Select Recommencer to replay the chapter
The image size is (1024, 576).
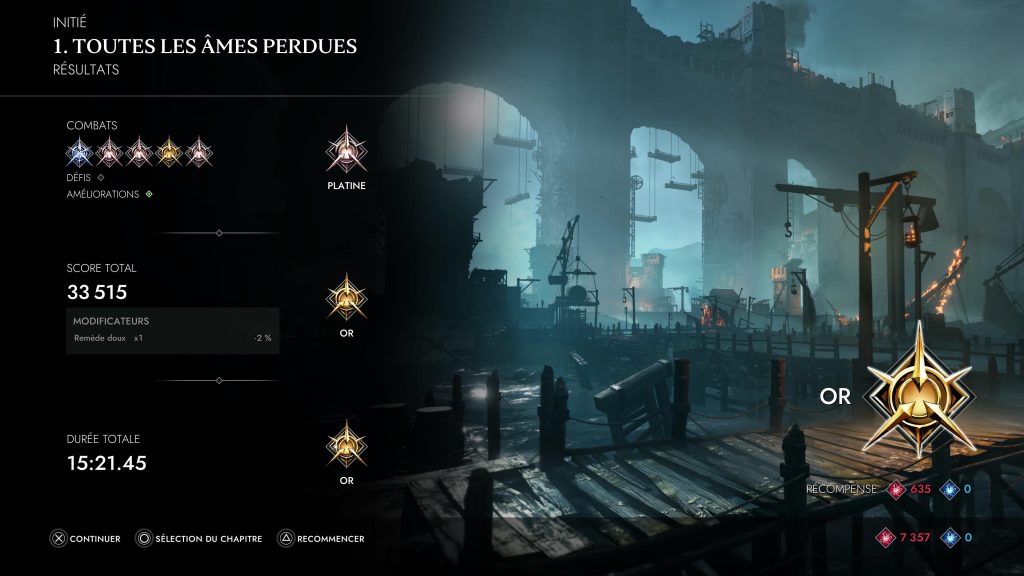321,539
